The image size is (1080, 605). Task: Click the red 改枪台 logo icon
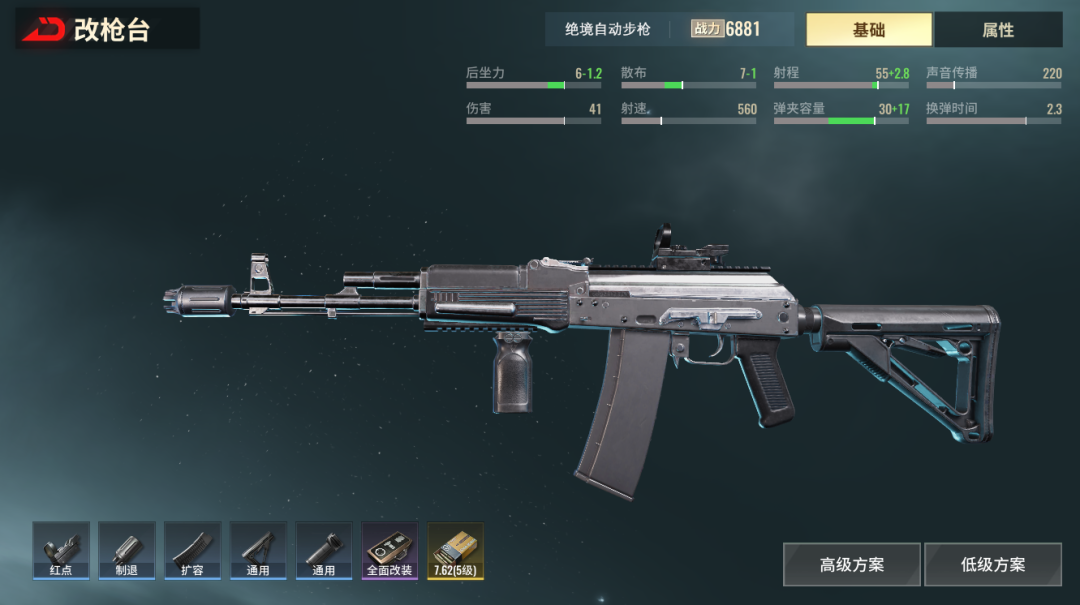coord(44,30)
